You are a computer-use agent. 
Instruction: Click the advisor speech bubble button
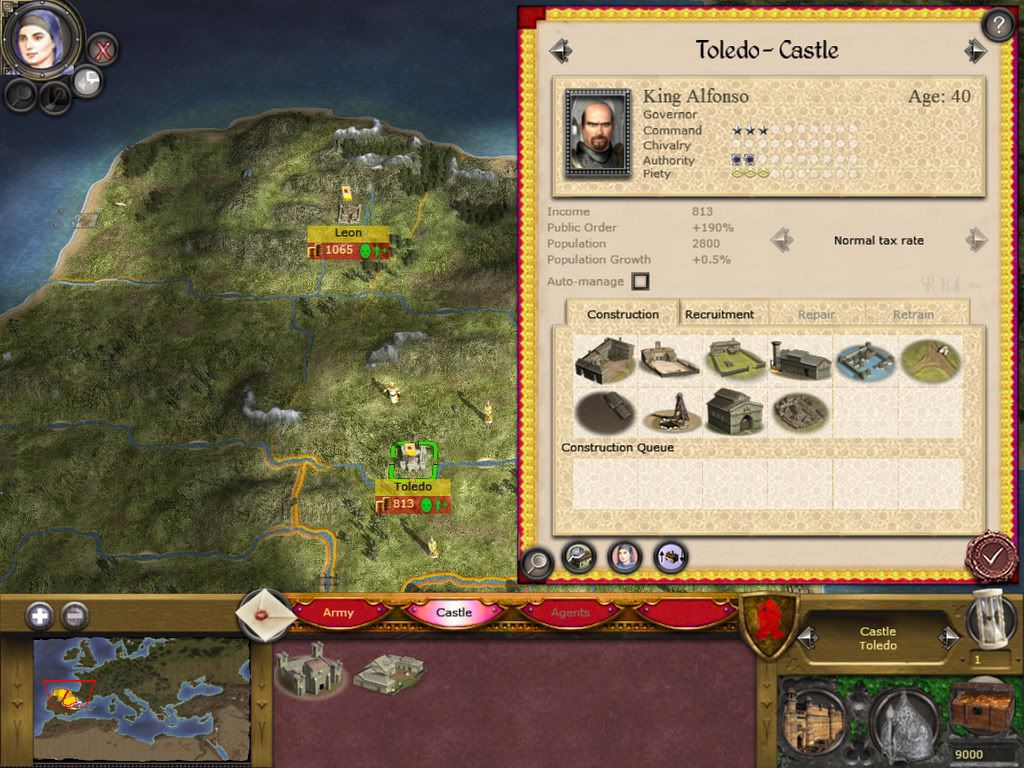coord(87,81)
